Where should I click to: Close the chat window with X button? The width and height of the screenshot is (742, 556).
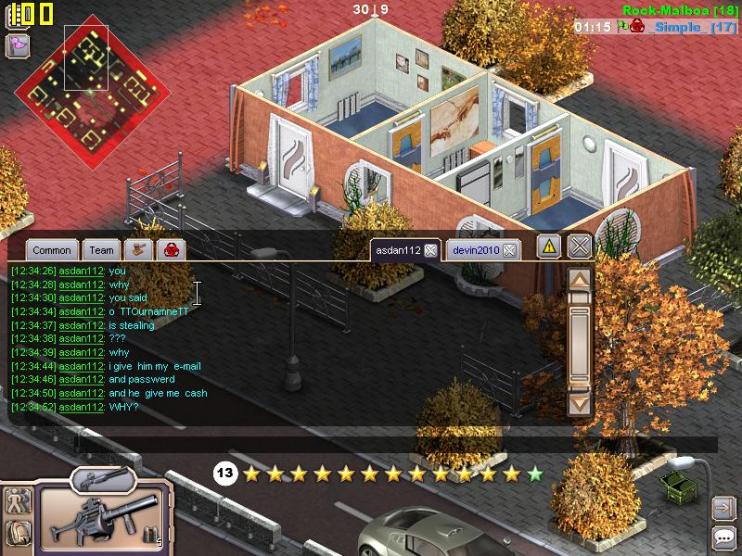579,247
